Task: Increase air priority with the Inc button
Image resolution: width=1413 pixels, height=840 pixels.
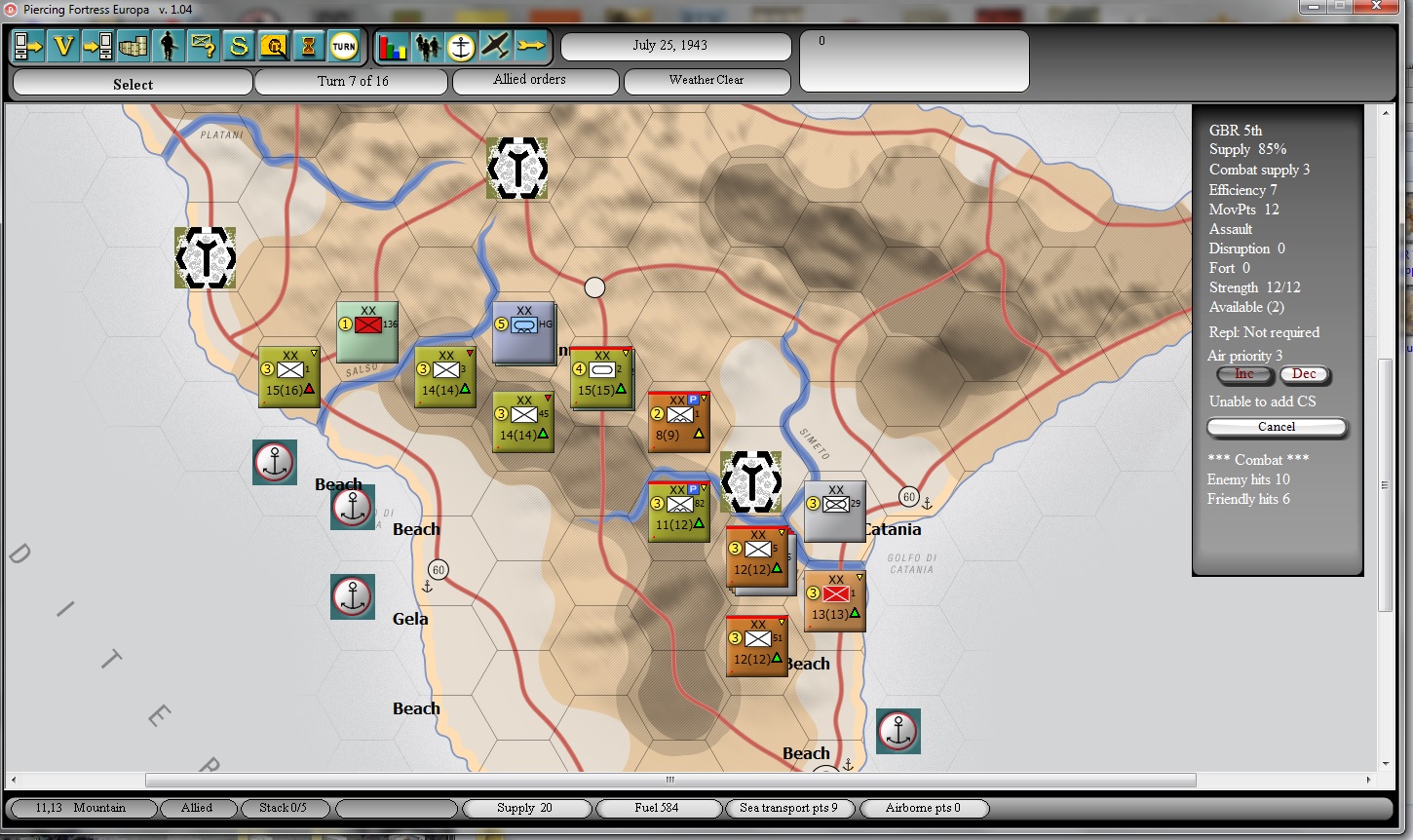Action: (1244, 374)
